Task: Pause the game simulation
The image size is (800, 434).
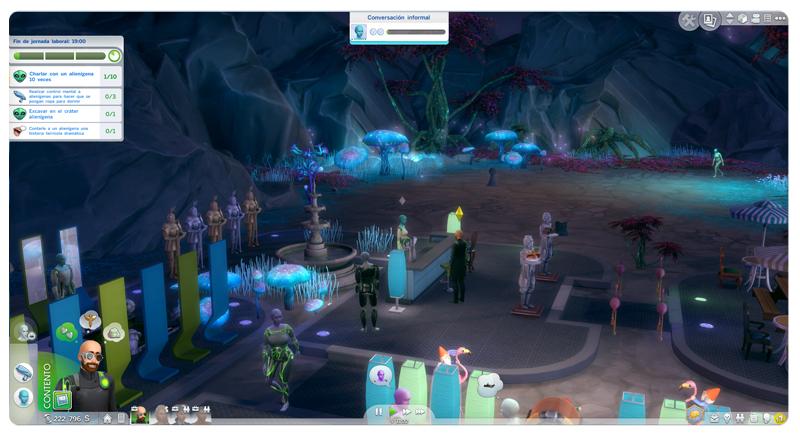Action: [x=379, y=411]
